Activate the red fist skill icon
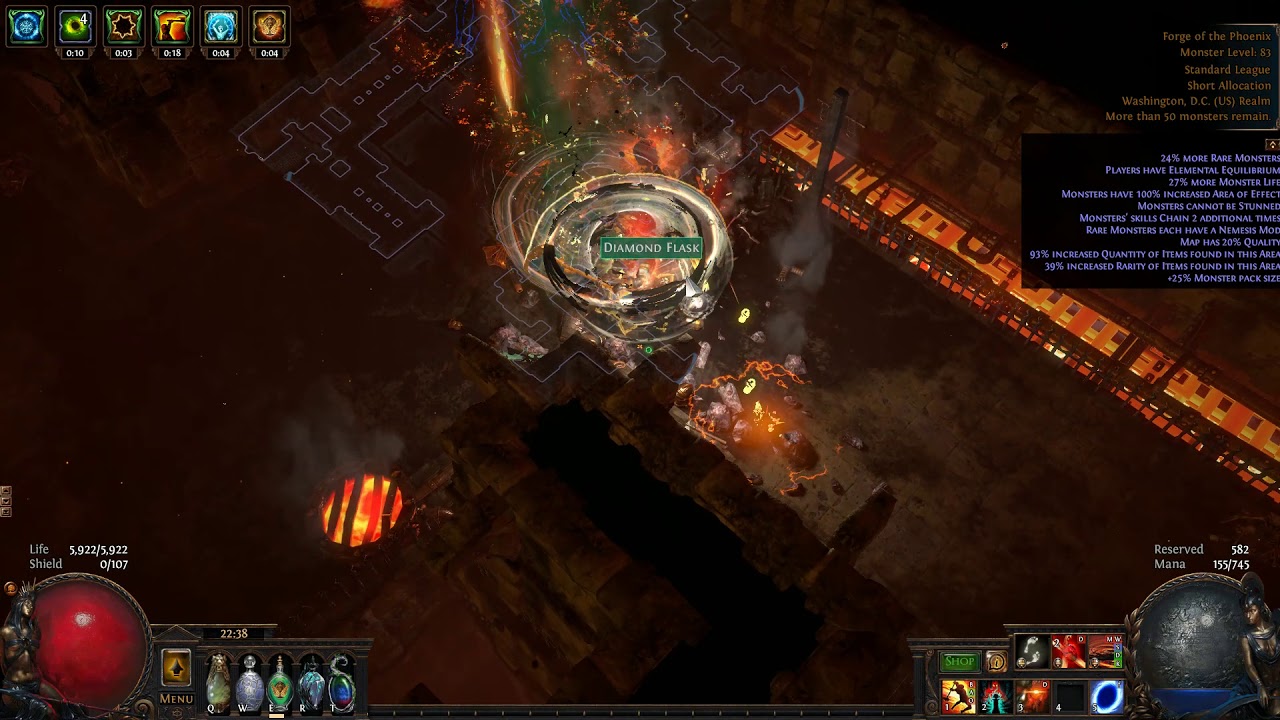The width and height of the screenshot is (1280, 720). click(1068, 652)
